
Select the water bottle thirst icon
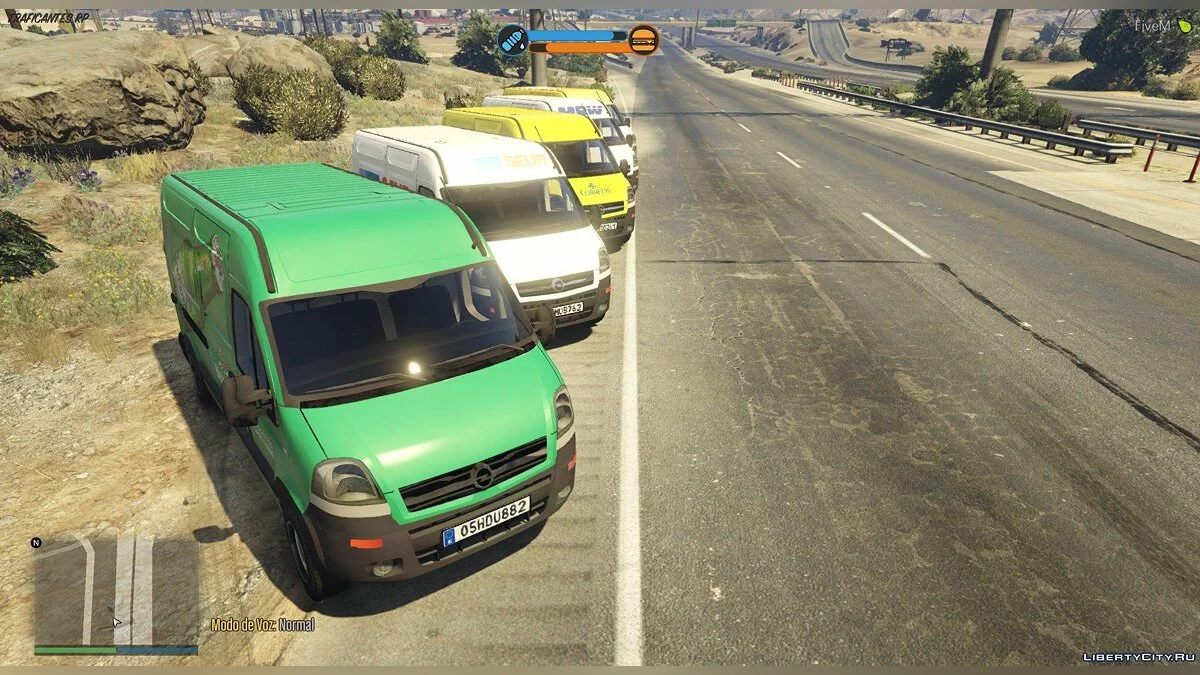[x=511, y=40]
